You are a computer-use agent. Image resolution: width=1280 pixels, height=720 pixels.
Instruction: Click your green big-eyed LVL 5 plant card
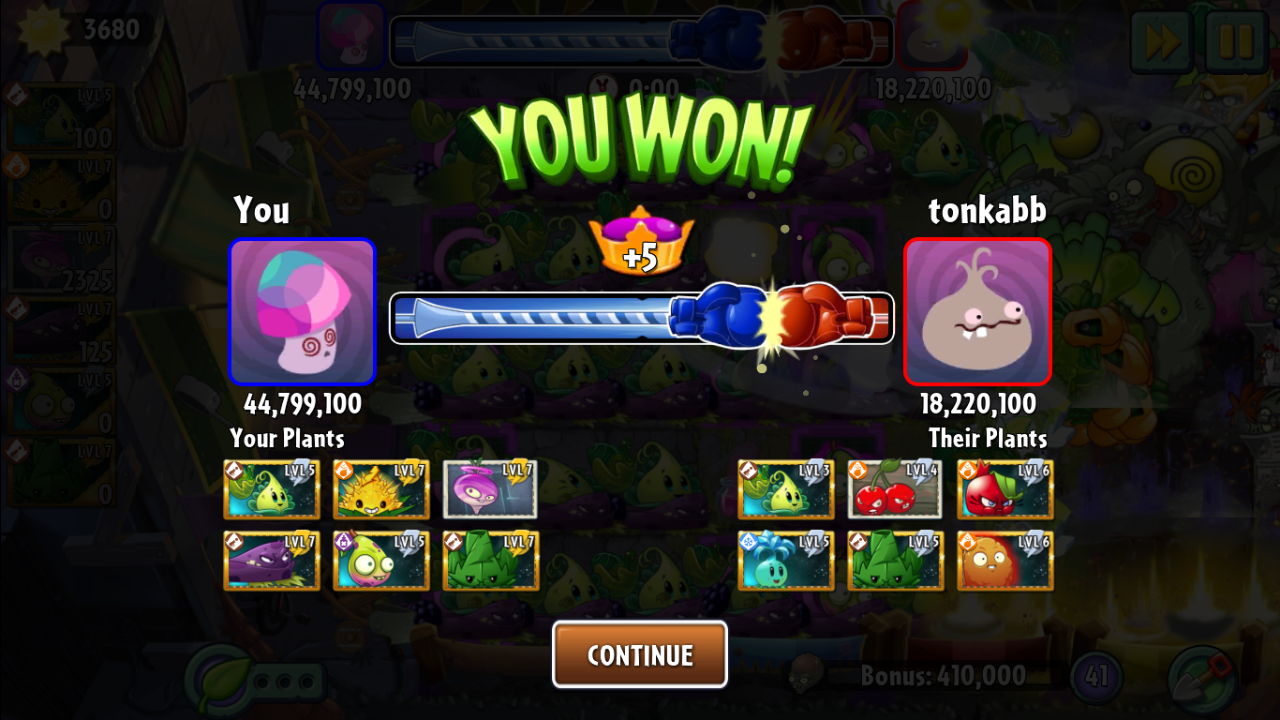pyautogui.click(x=381, y=560)
